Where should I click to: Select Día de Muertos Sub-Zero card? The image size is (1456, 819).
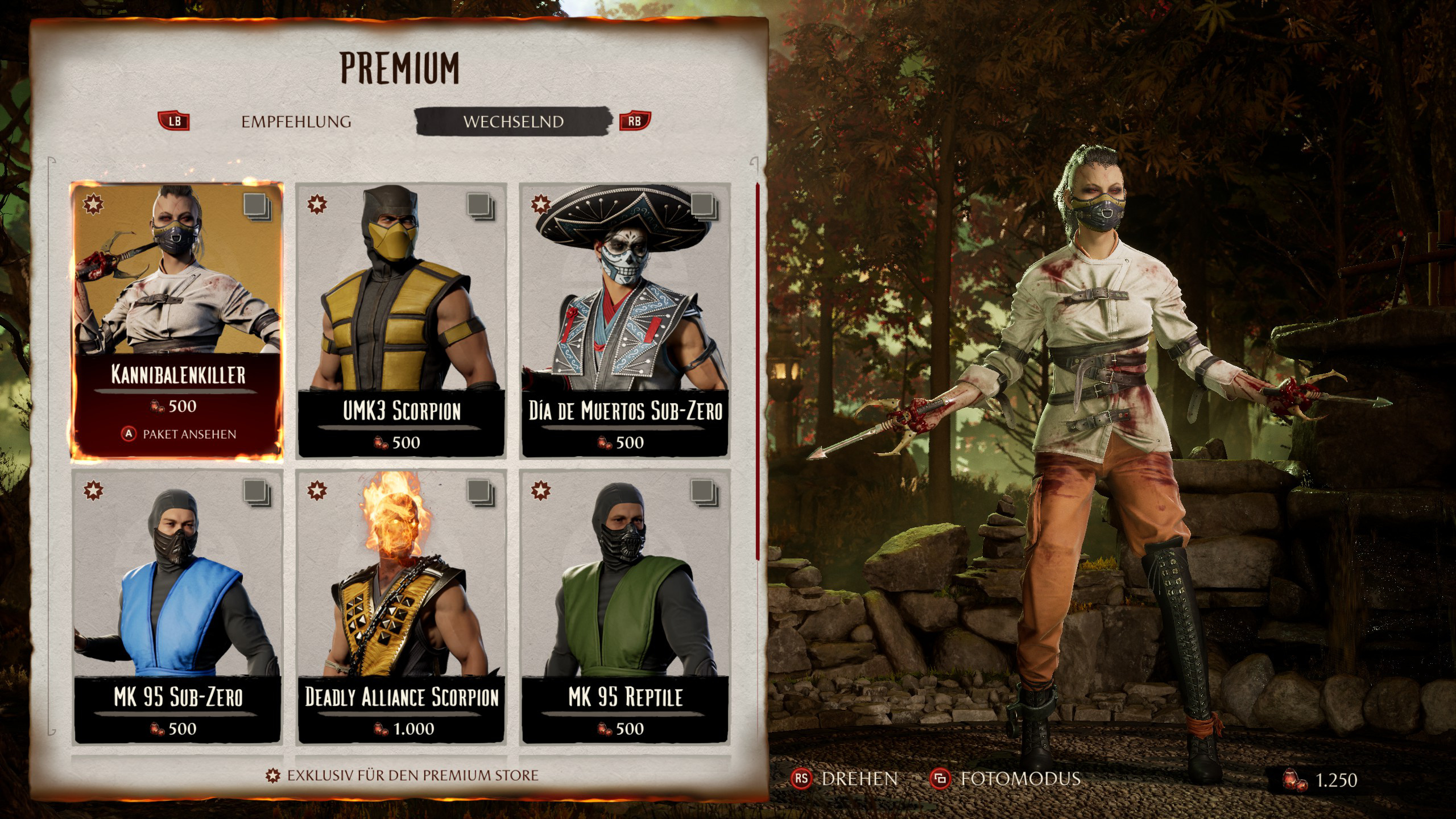[625, 320]
